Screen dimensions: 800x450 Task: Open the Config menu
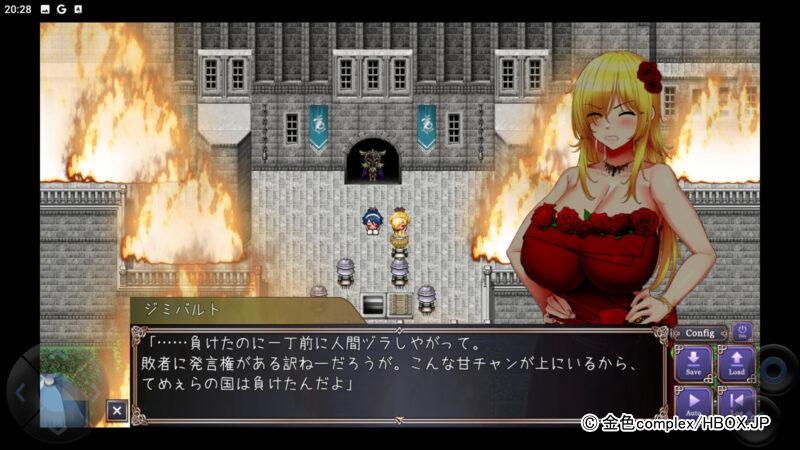[x=700, y=333]
